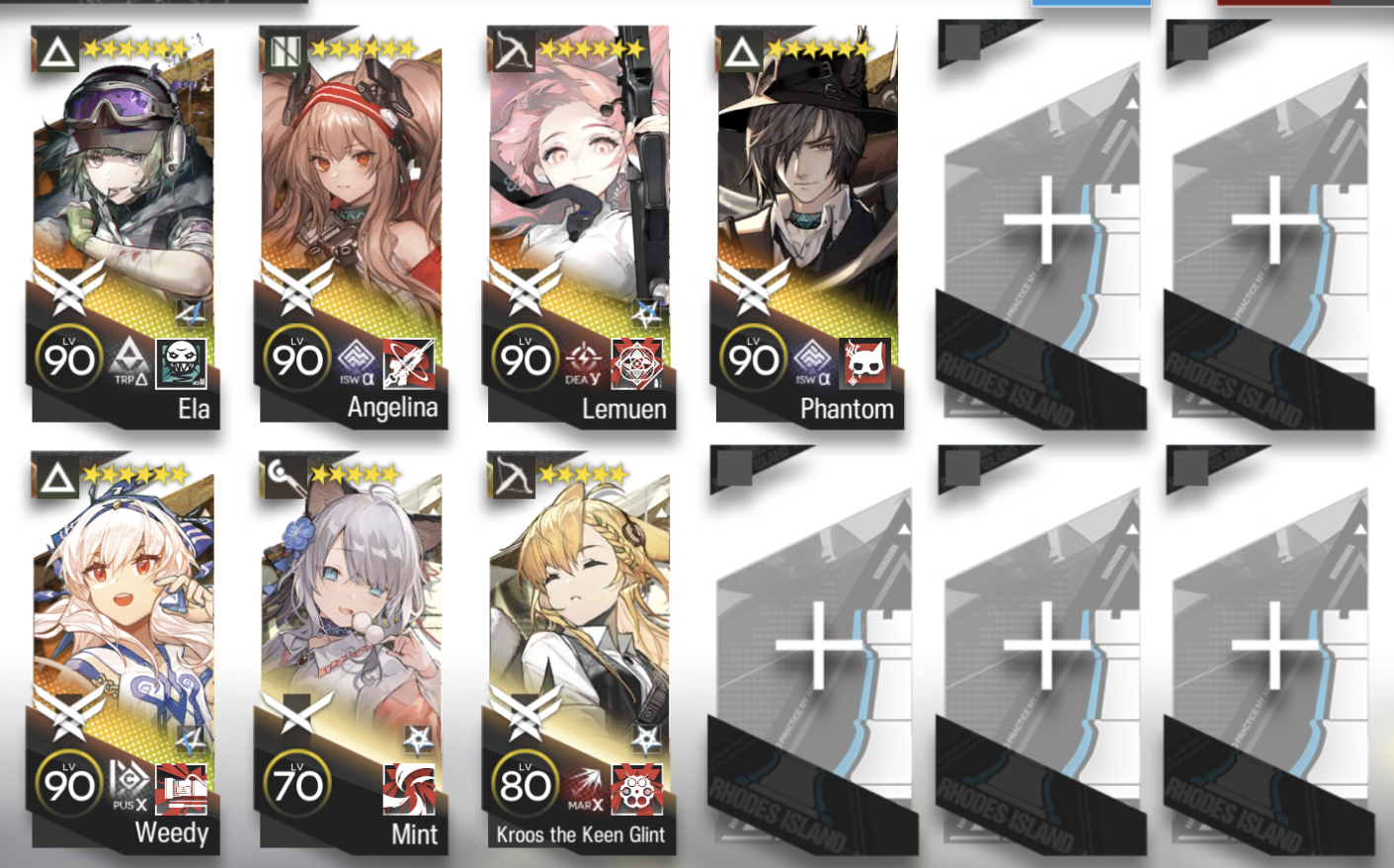Select Angelina's ISW-α module badge
Image resolution: width=1394 pixels, height=868 pixels.
[358, 363]
